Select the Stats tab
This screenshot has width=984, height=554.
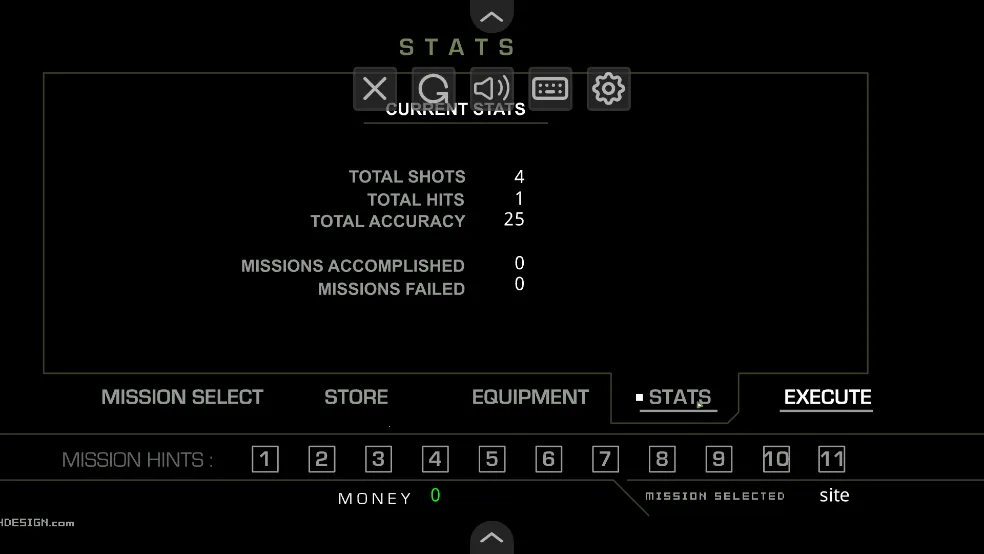[x=679, y=397]
